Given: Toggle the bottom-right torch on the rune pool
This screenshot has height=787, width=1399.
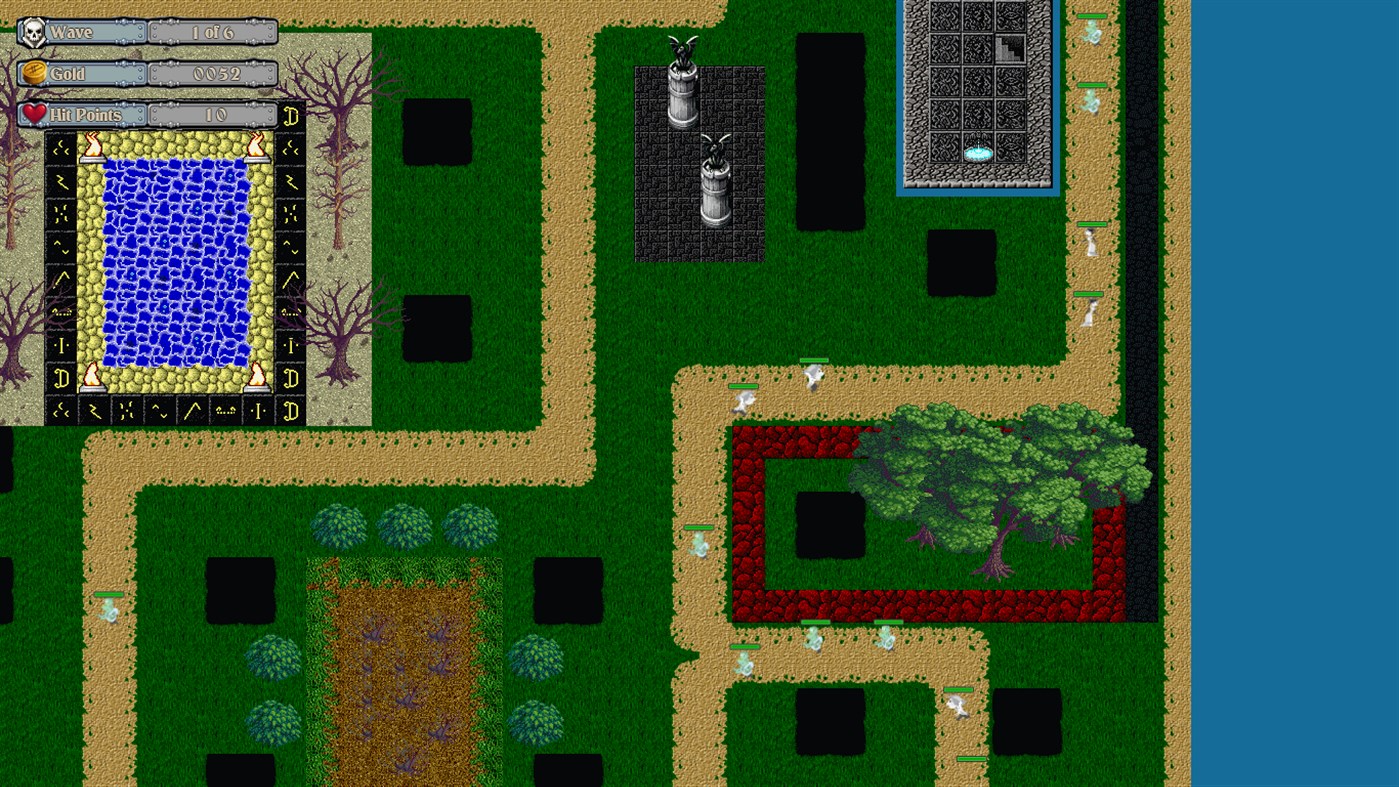Looking at the screenshot, I should (259, 378).
